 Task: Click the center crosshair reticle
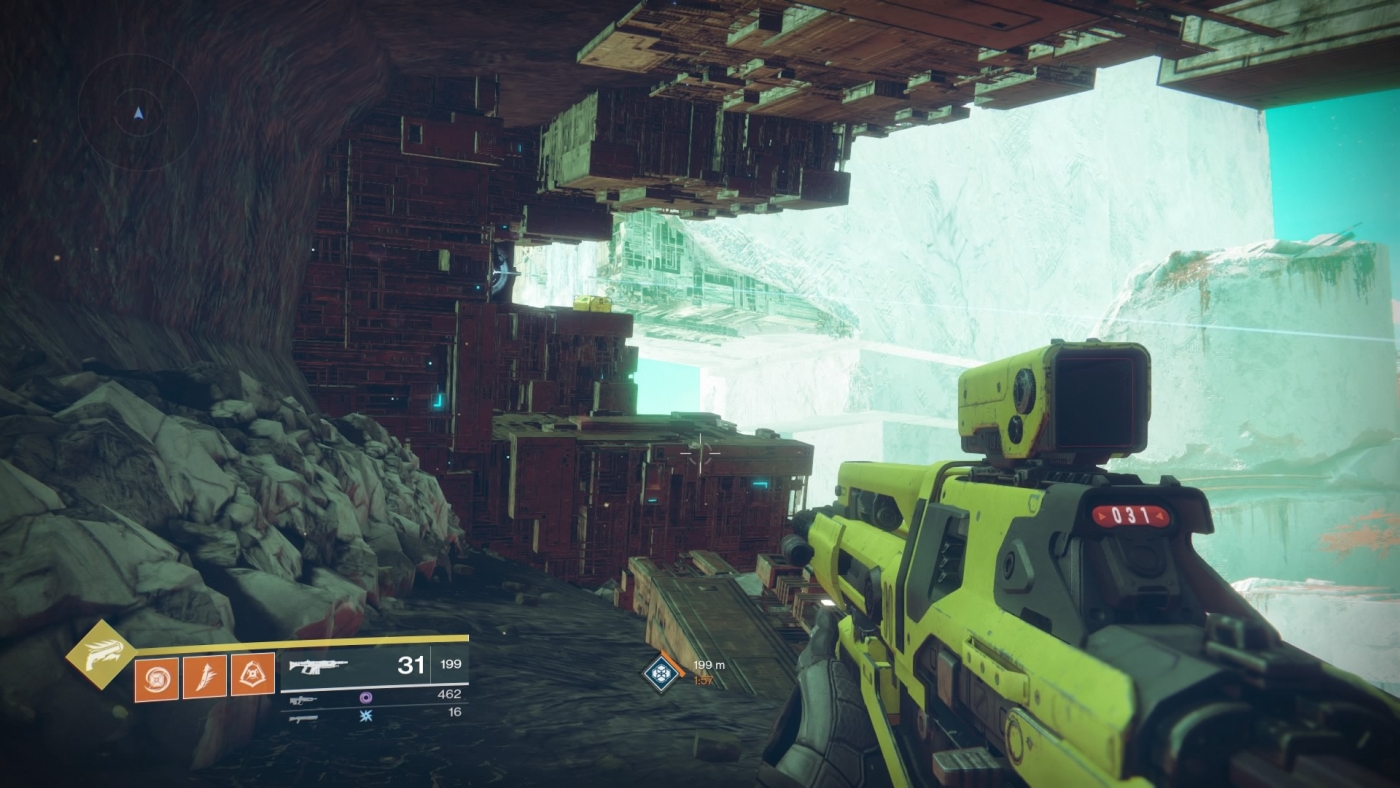coord(702,454)
